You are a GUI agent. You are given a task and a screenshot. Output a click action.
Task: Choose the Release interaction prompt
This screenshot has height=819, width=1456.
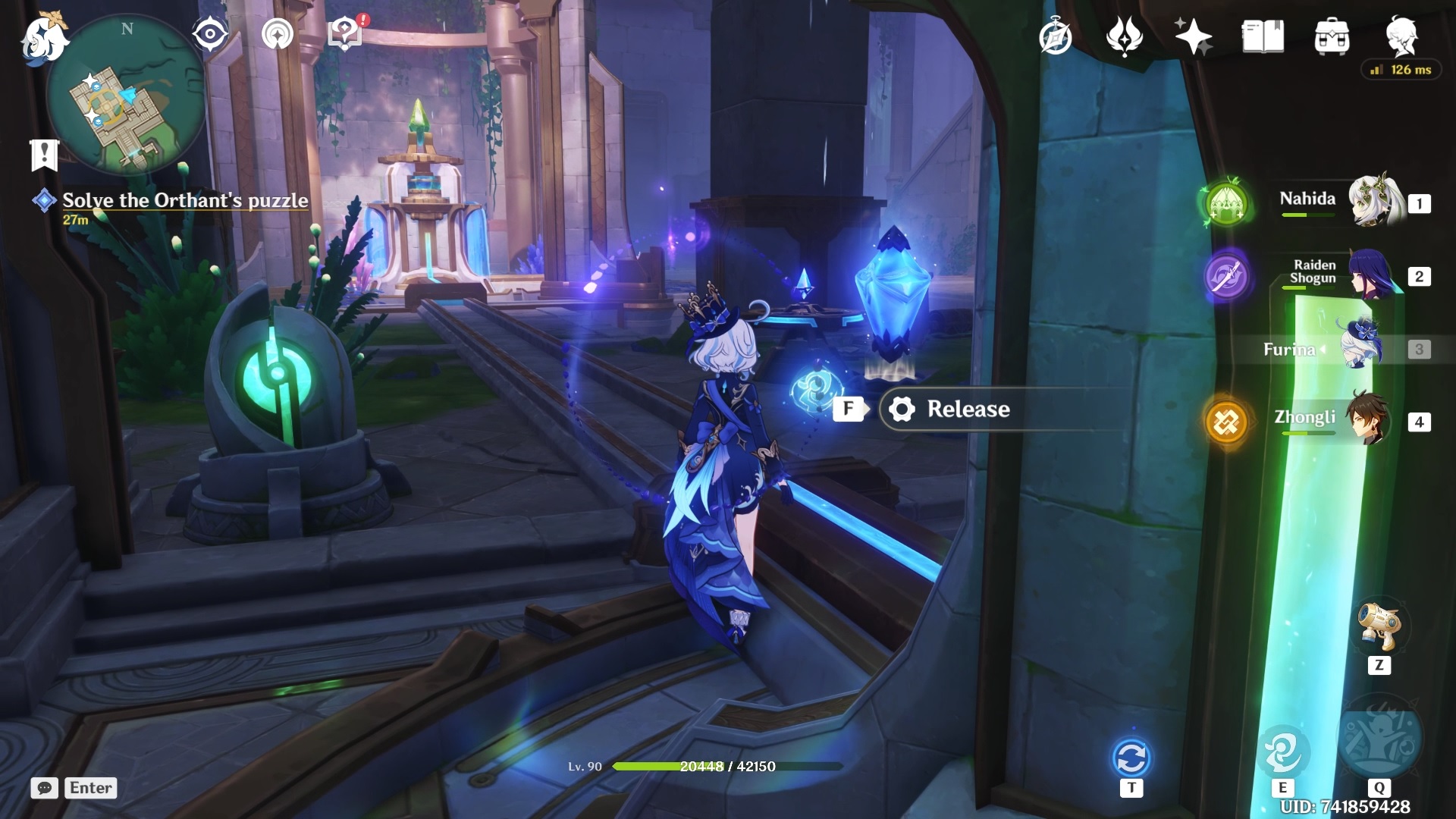(x=967, y=409)
